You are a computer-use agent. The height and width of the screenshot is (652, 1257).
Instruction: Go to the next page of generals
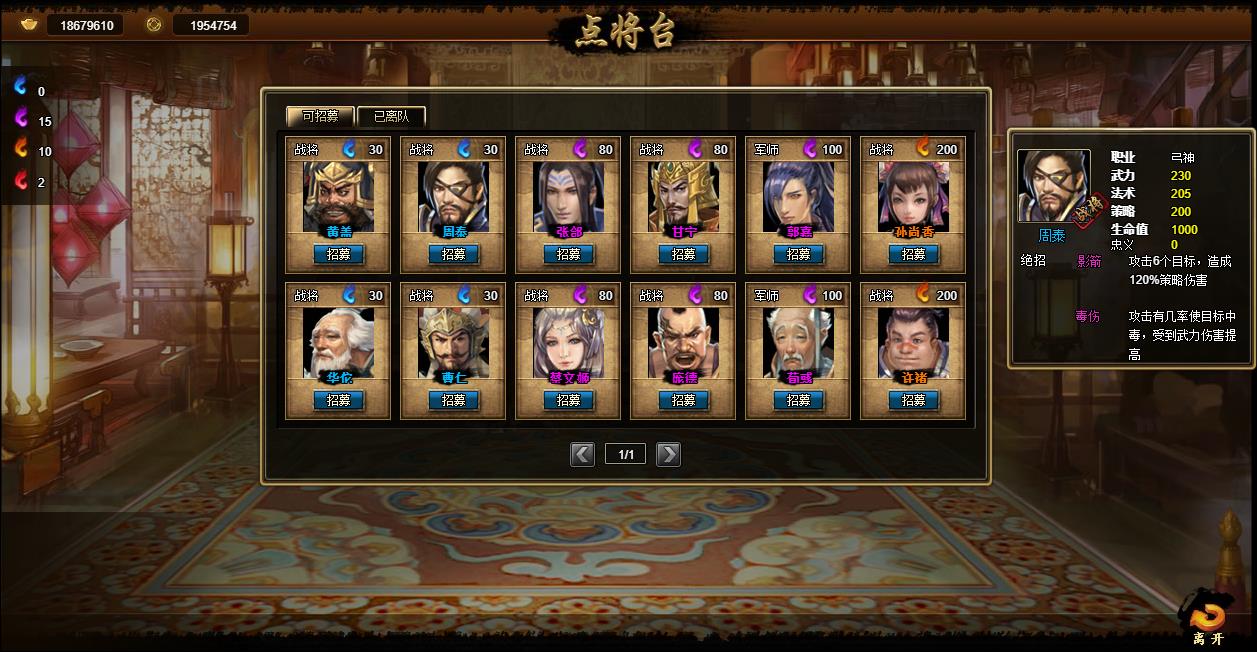point(668,455)
